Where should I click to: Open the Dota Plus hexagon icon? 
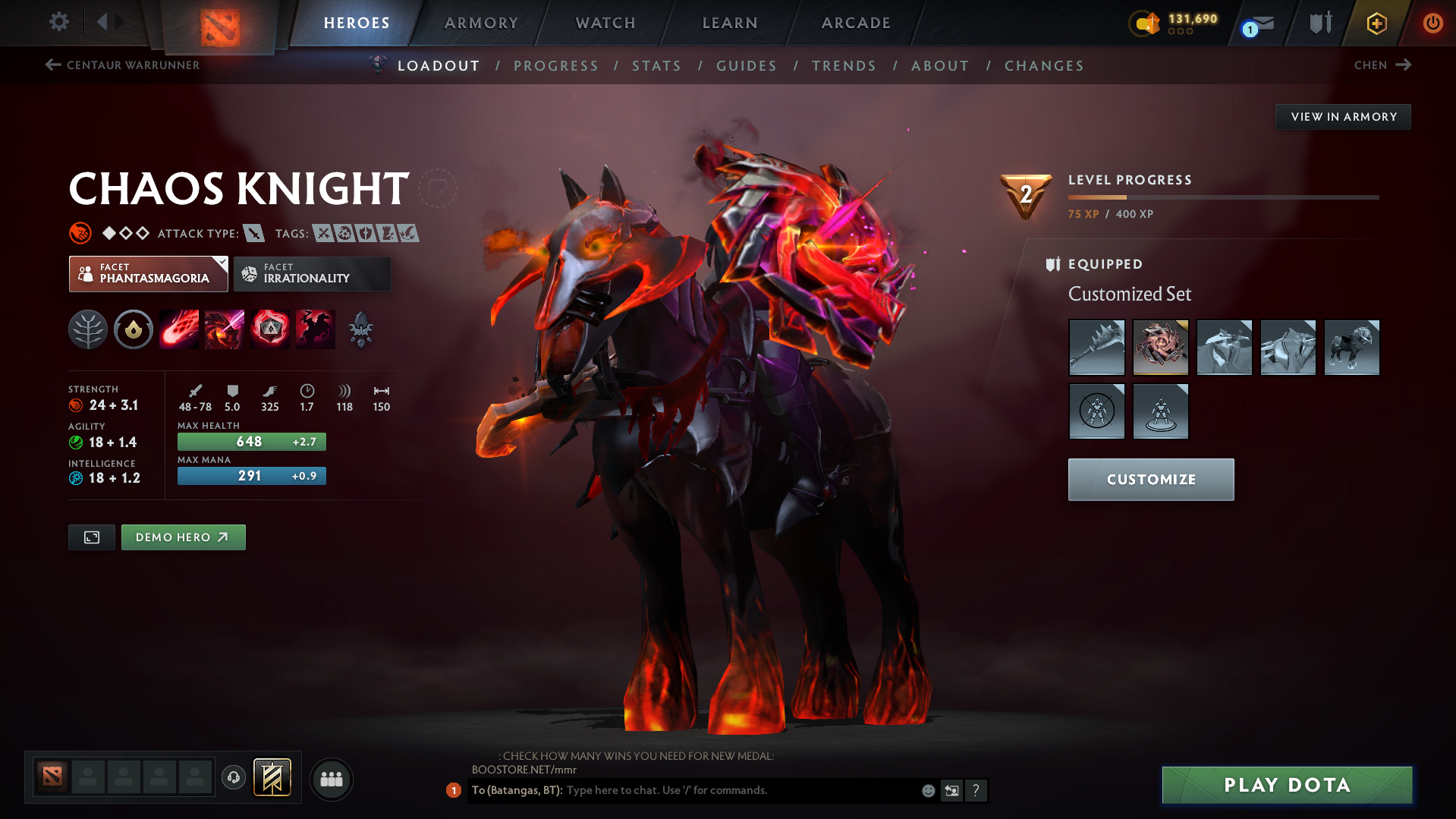[1376, 23]
